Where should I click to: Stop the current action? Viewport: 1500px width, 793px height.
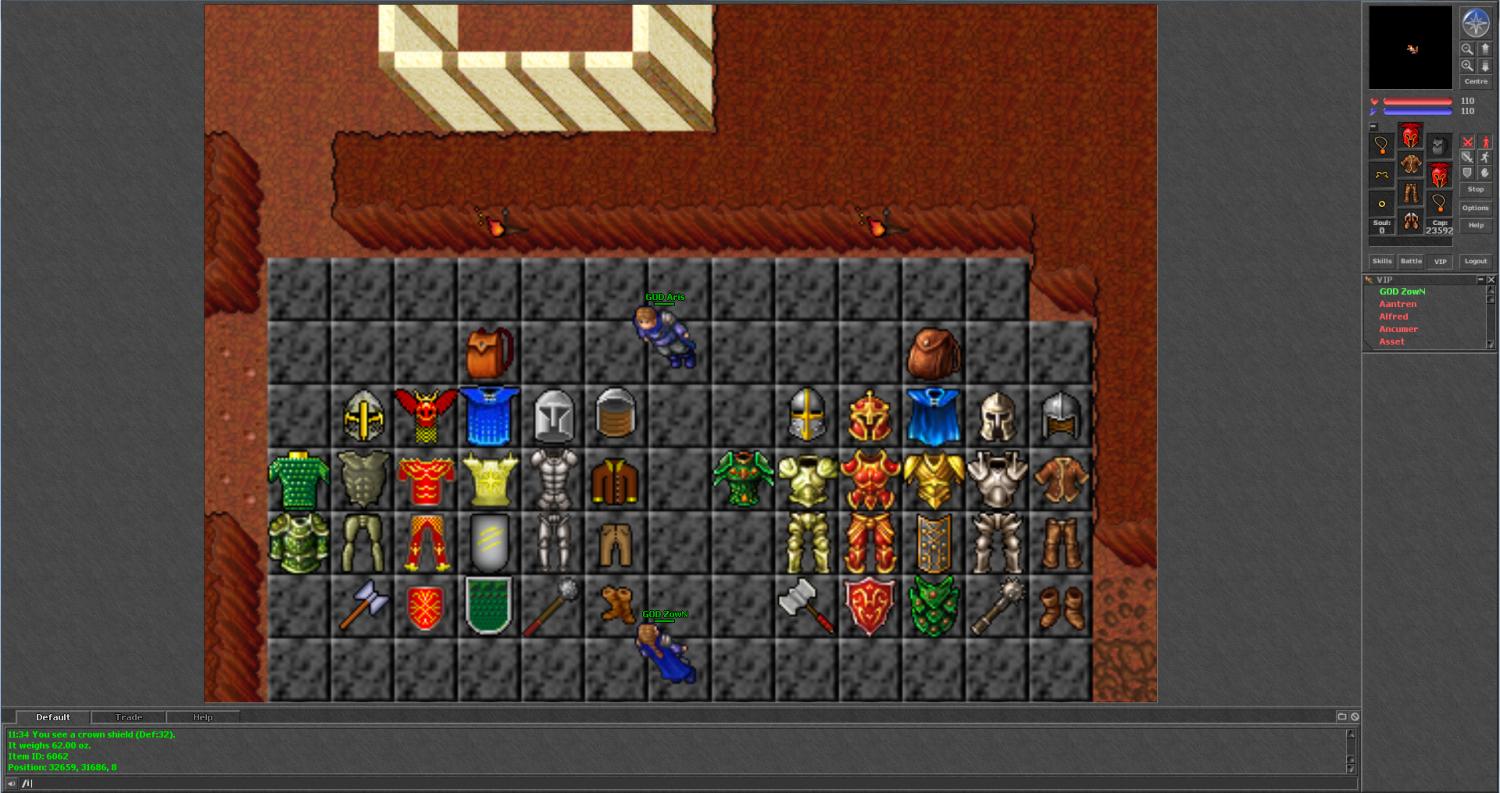(1475, 189)
